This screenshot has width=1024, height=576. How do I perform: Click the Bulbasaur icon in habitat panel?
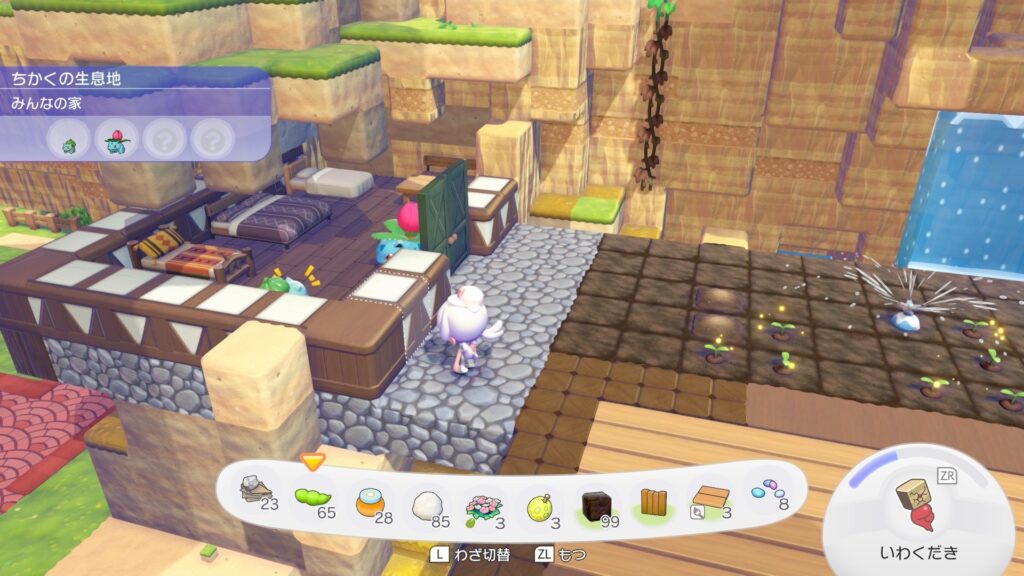69,143
